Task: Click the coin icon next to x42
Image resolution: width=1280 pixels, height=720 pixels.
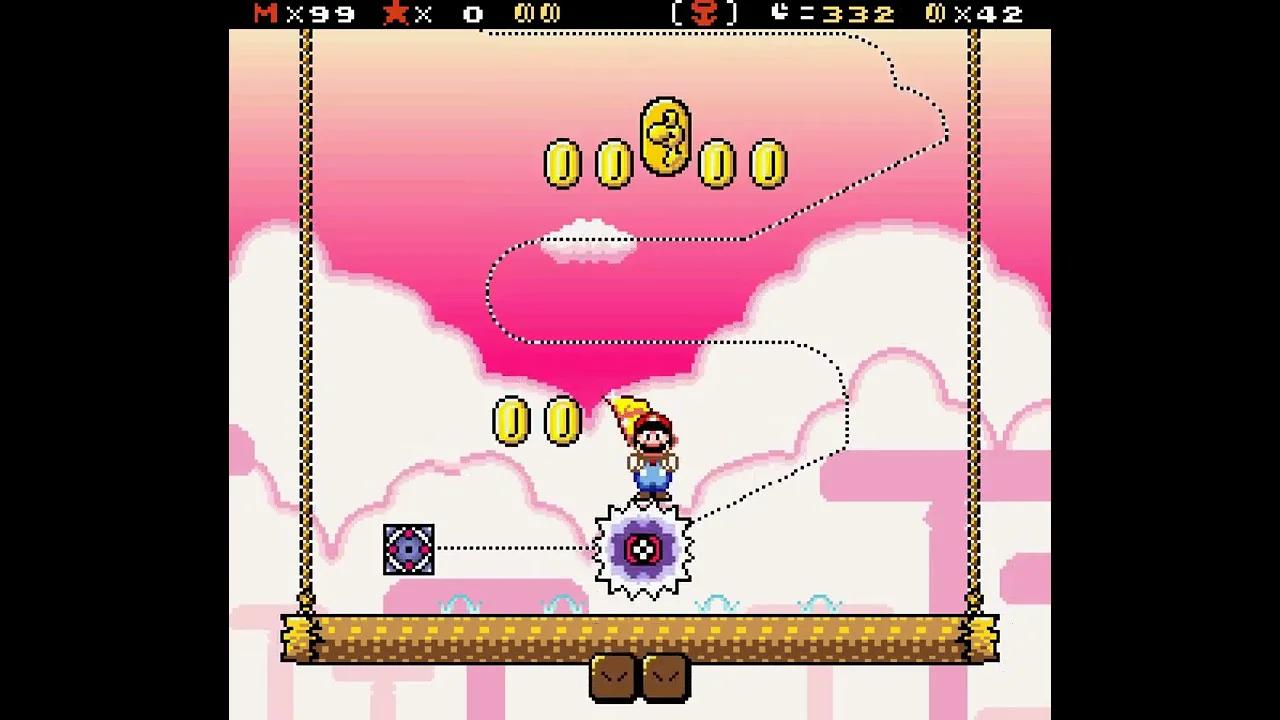Action: coord(936,14)
